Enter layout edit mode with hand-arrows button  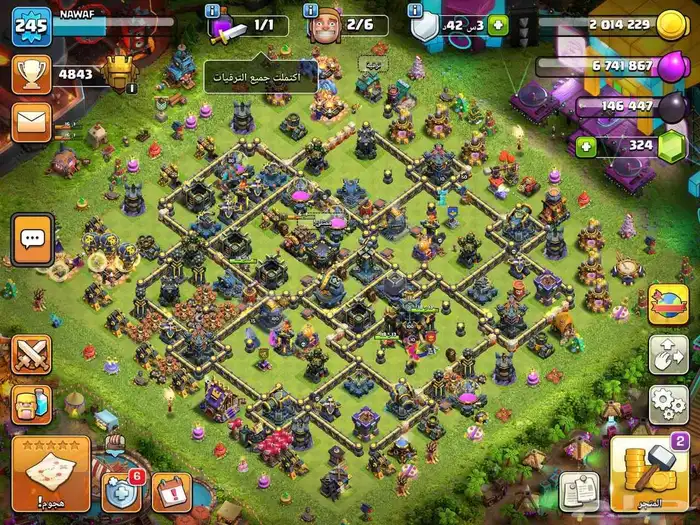(668, 355)
